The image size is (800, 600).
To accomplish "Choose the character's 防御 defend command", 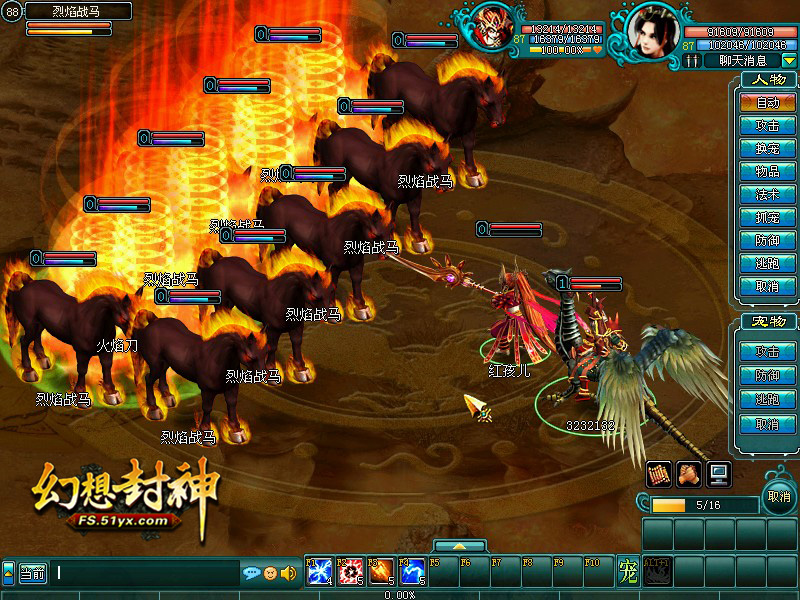I will 767,240.
